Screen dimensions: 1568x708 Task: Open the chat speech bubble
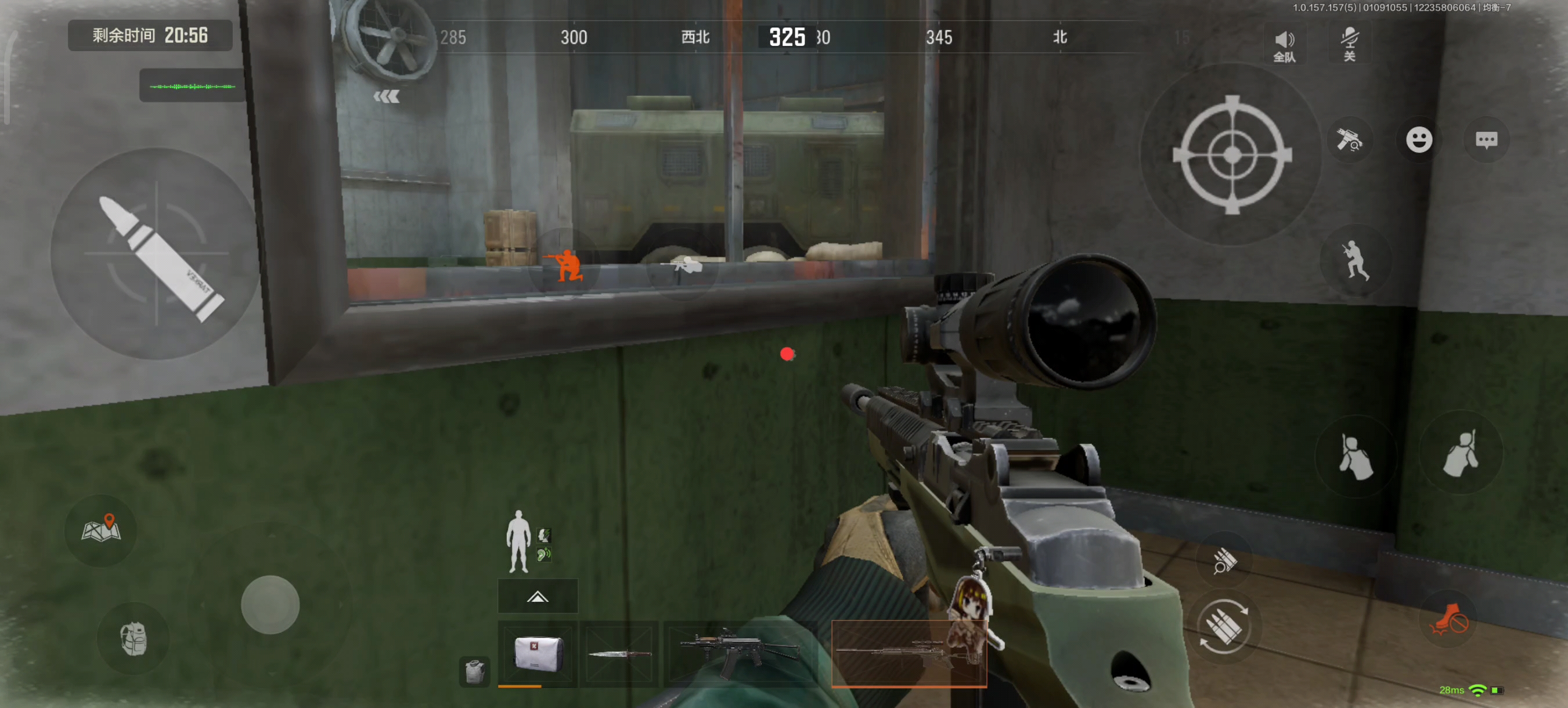(x=1486, y=140)
